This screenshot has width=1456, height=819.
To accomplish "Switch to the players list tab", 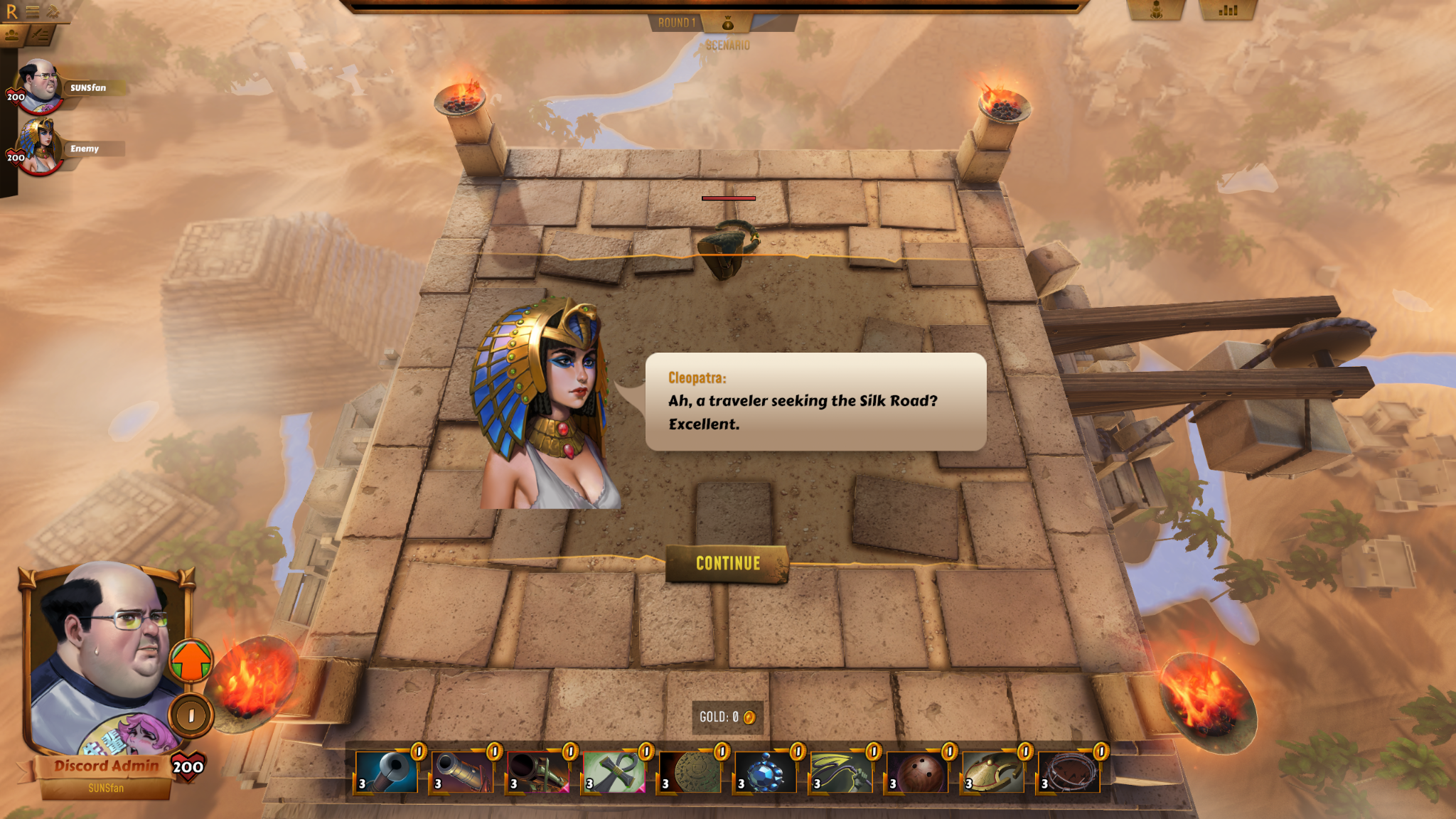I will [12, 35].
